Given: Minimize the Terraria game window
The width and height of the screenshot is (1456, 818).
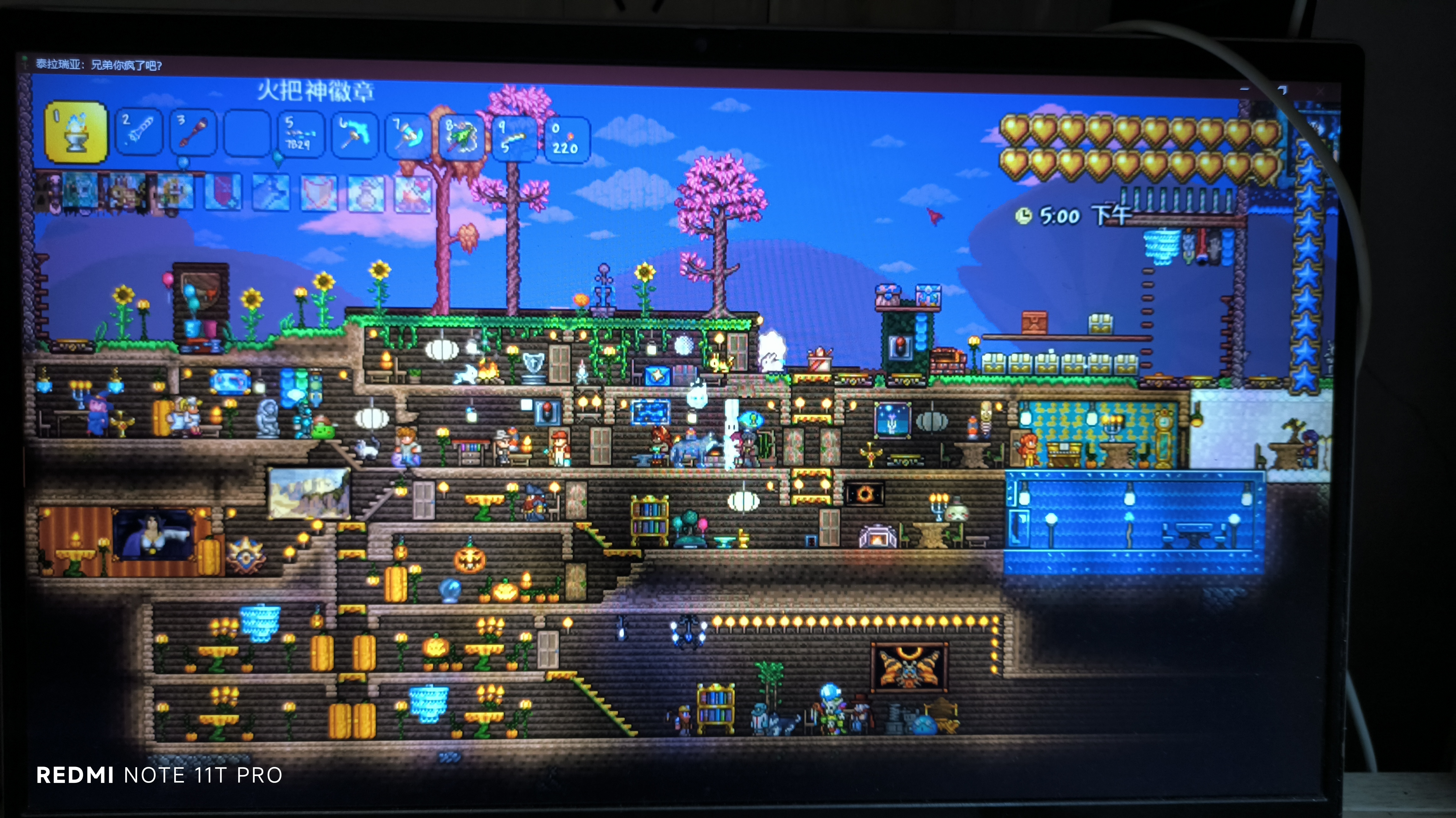Looking at the screenshot, I should click(1245, 89).
